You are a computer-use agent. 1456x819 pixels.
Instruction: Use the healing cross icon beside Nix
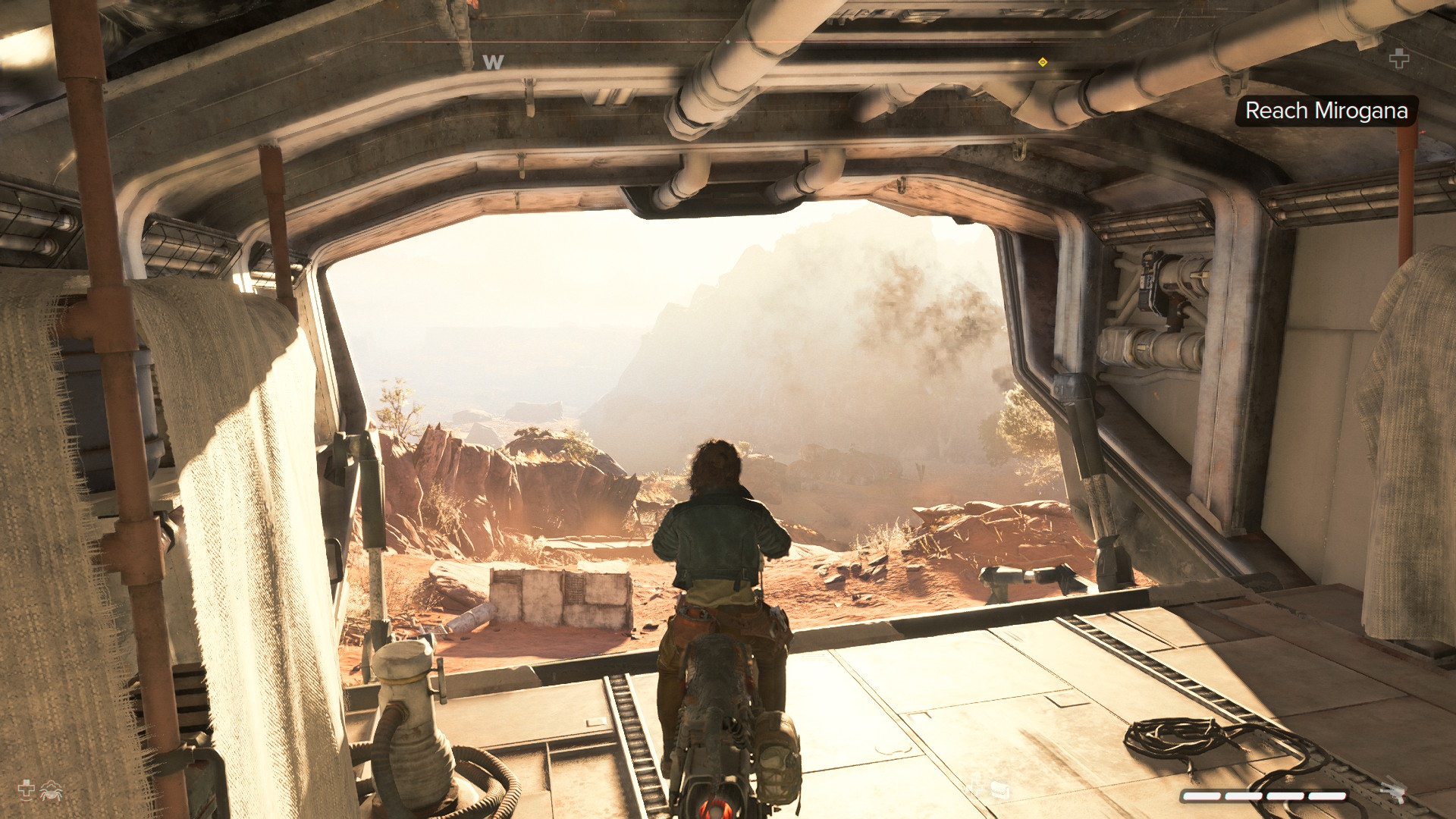coord(27,789)
